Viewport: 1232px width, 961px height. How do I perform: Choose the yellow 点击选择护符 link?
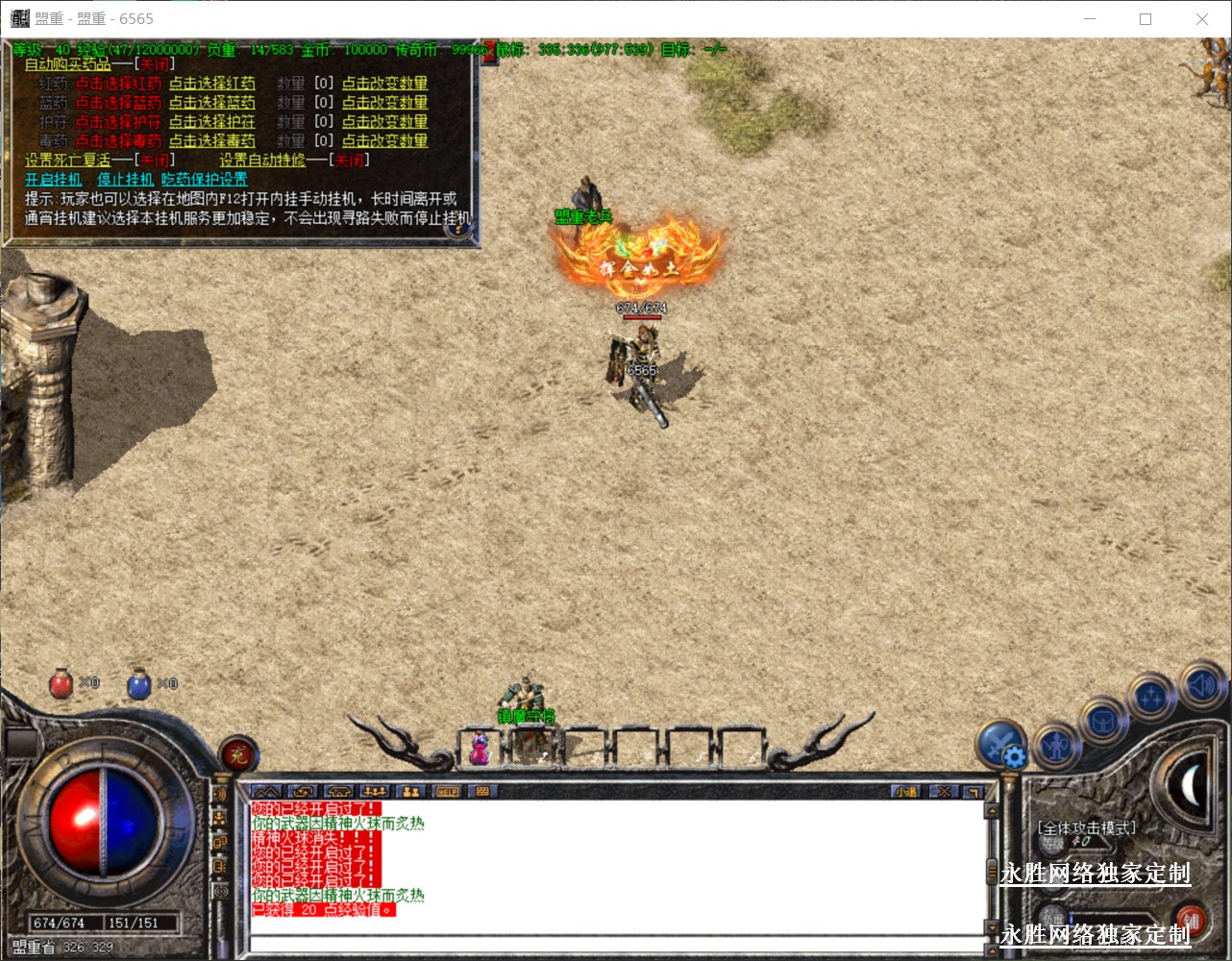coord(212,122)
